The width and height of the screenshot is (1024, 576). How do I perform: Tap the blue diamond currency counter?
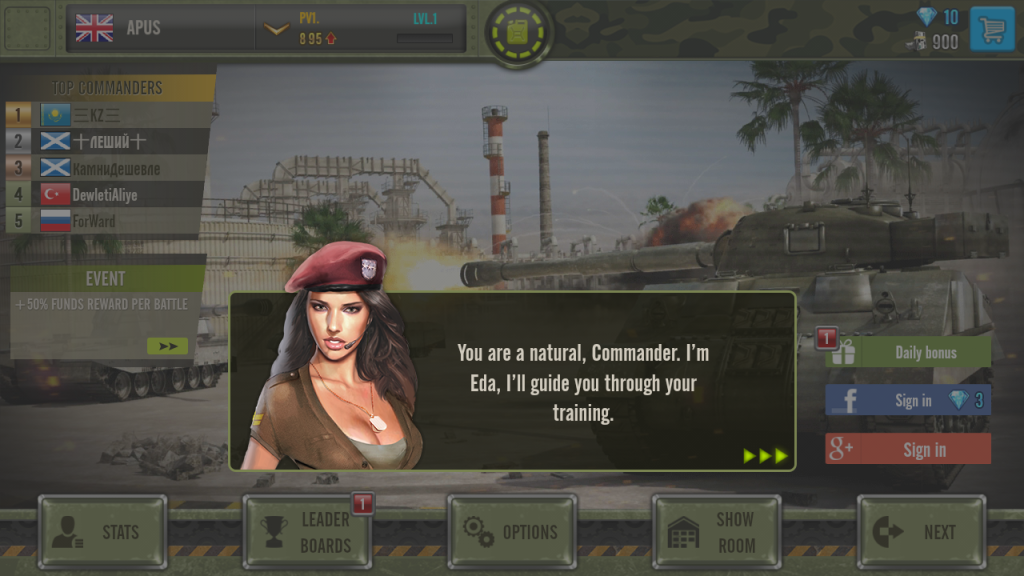click(938, 17)
